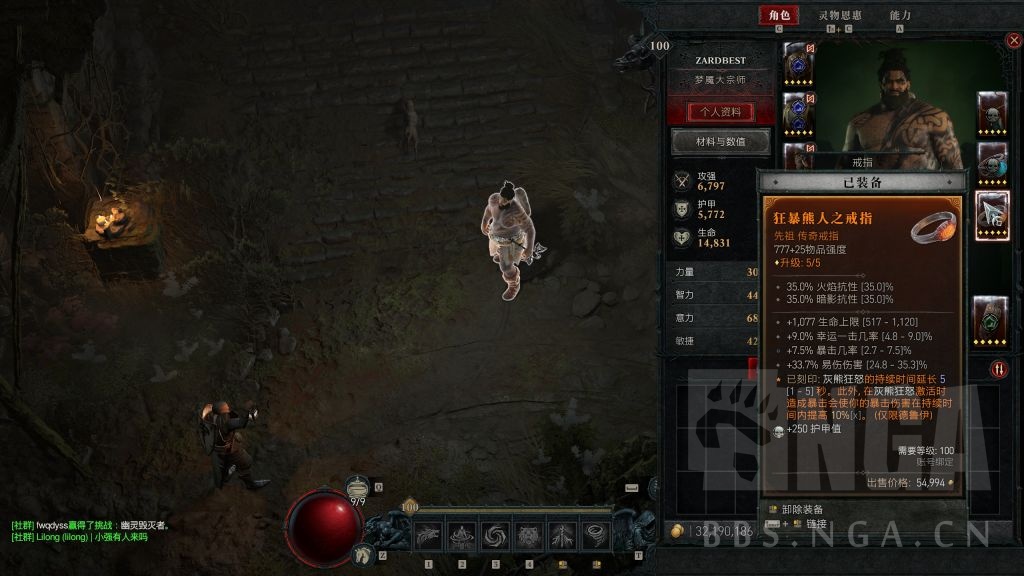
Task: Switch to the 能力 (Abilities) tab
Action: pos(900,16)
